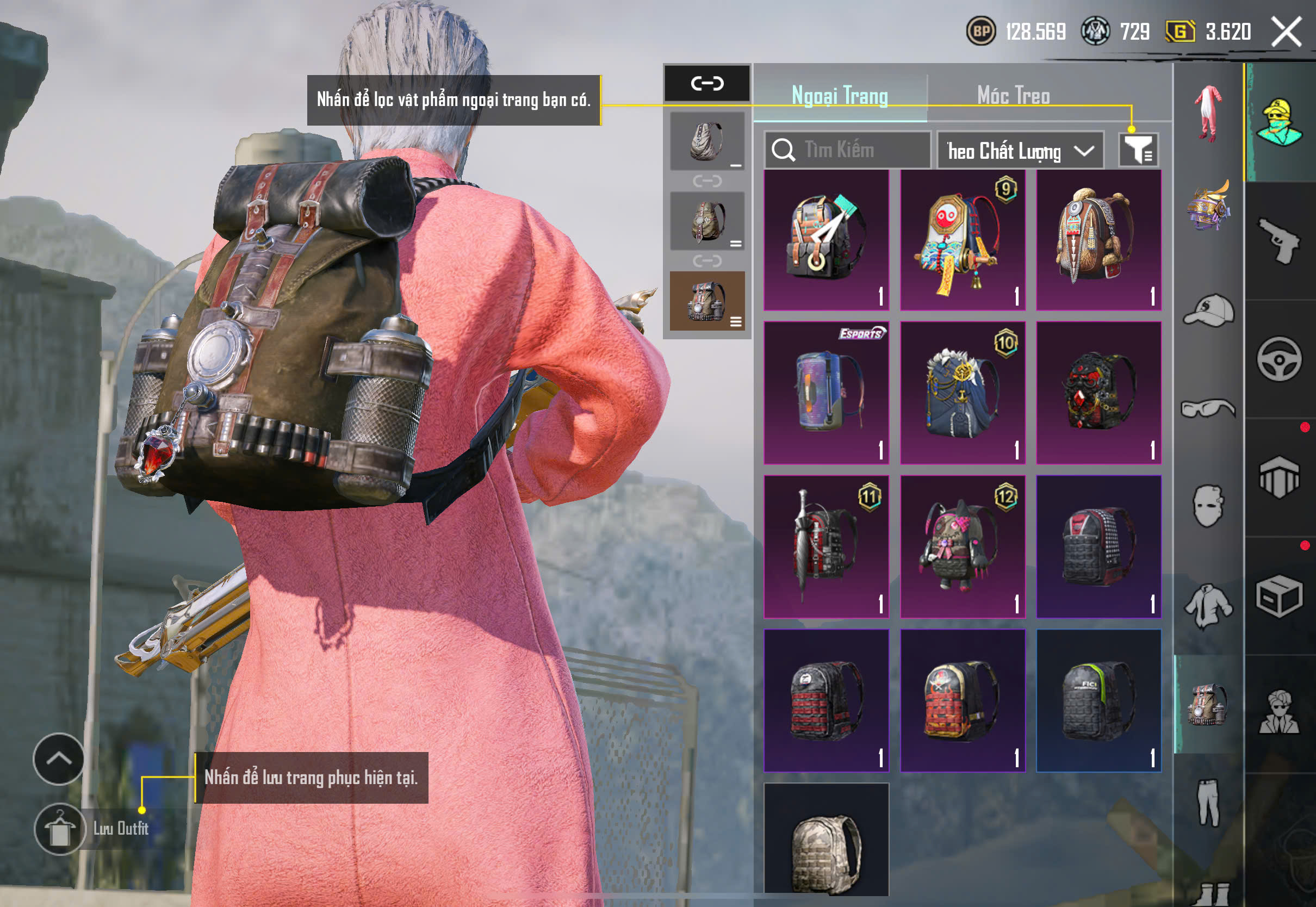Viewport: 1316px width, 907px height.
Task: Close the inventory screen with the X
Action: point(1286,32)
